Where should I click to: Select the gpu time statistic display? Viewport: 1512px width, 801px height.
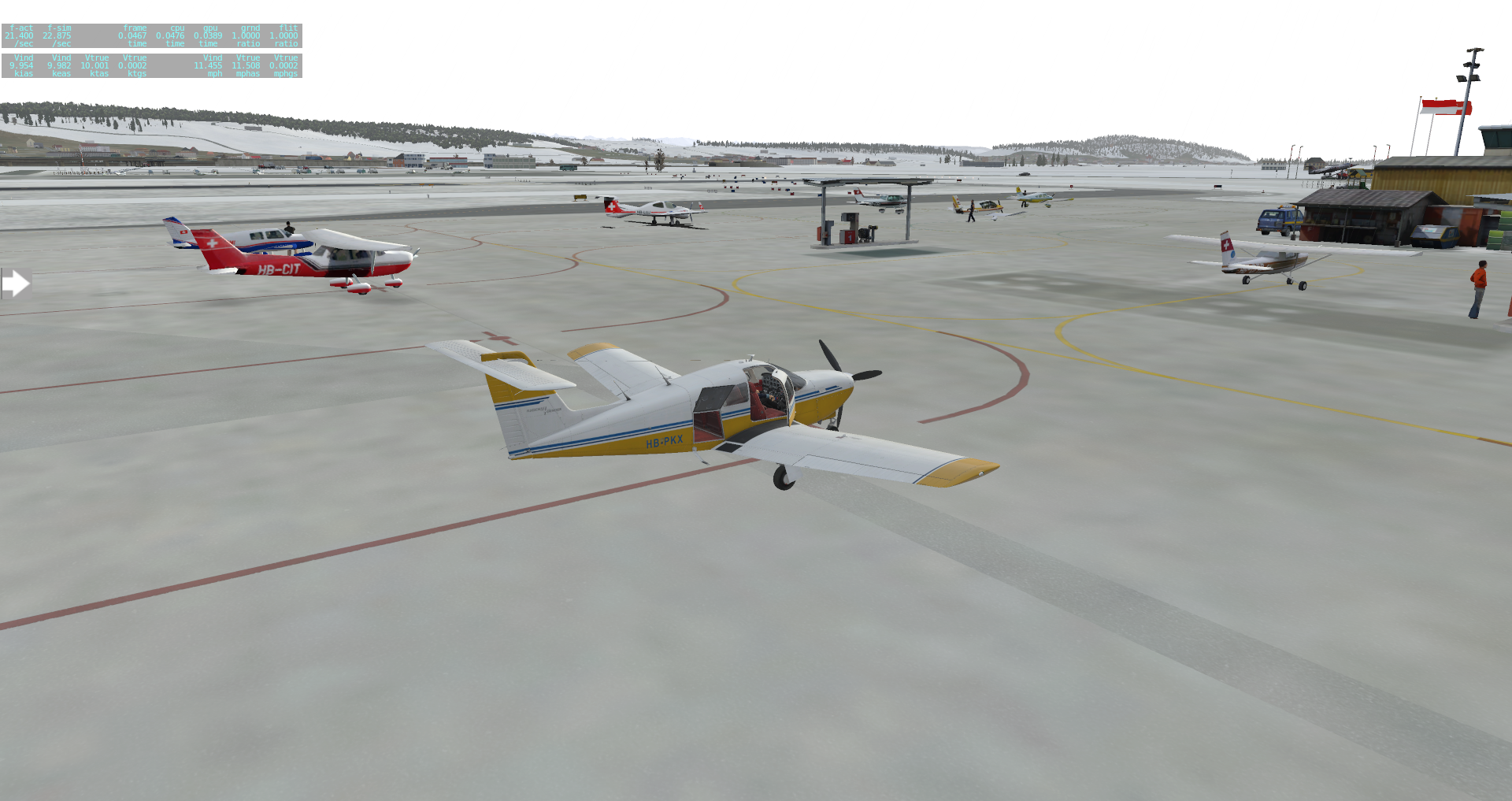click(x=209, y=35)
